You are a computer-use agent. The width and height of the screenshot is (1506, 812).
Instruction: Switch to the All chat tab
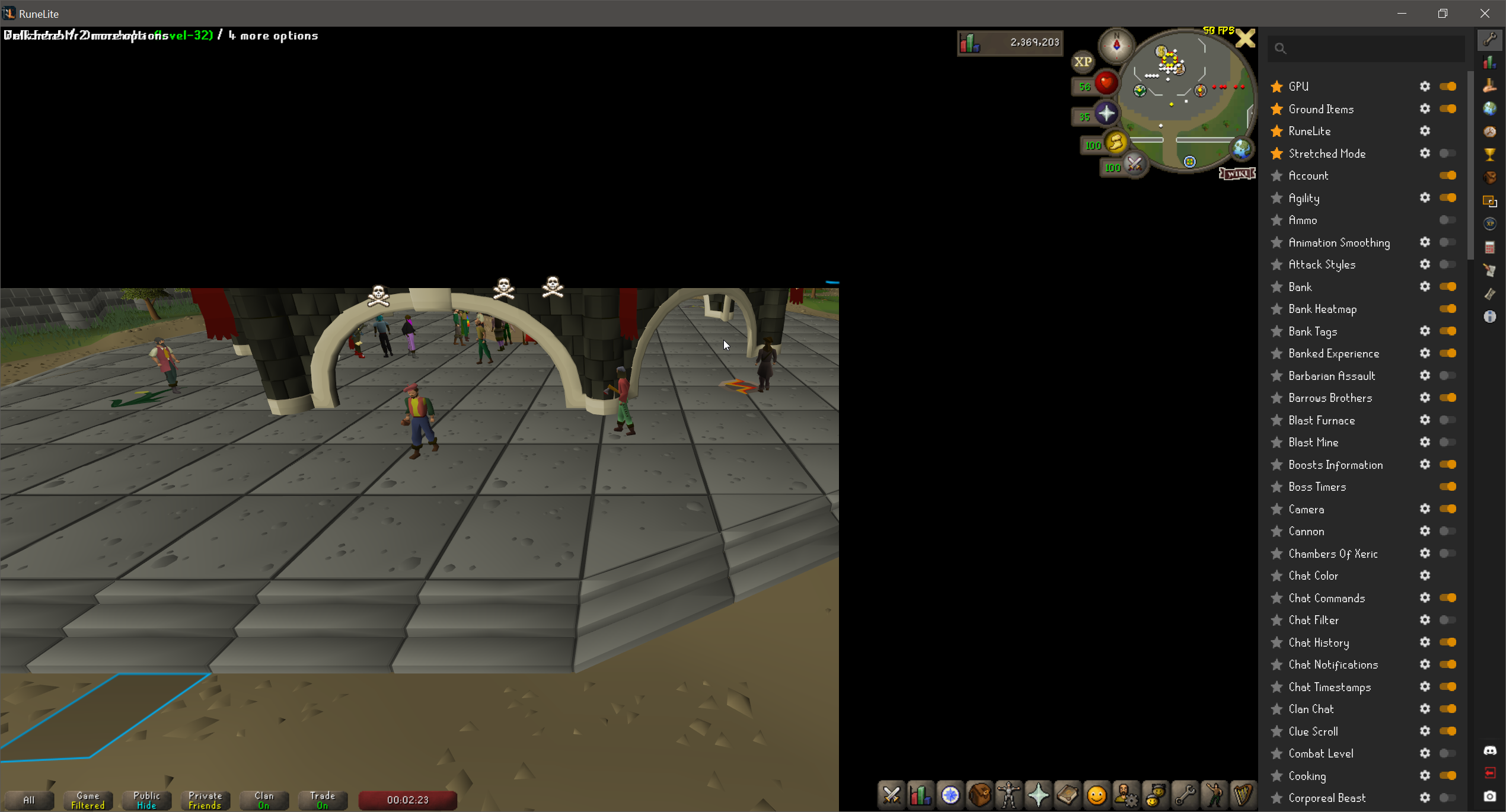[x=30, y=800]
